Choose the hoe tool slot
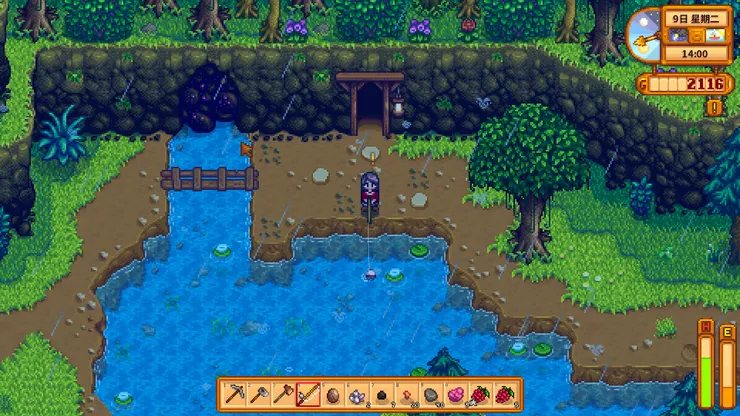Viewport: 740px width, 416px height. click(x=259, y=394)
